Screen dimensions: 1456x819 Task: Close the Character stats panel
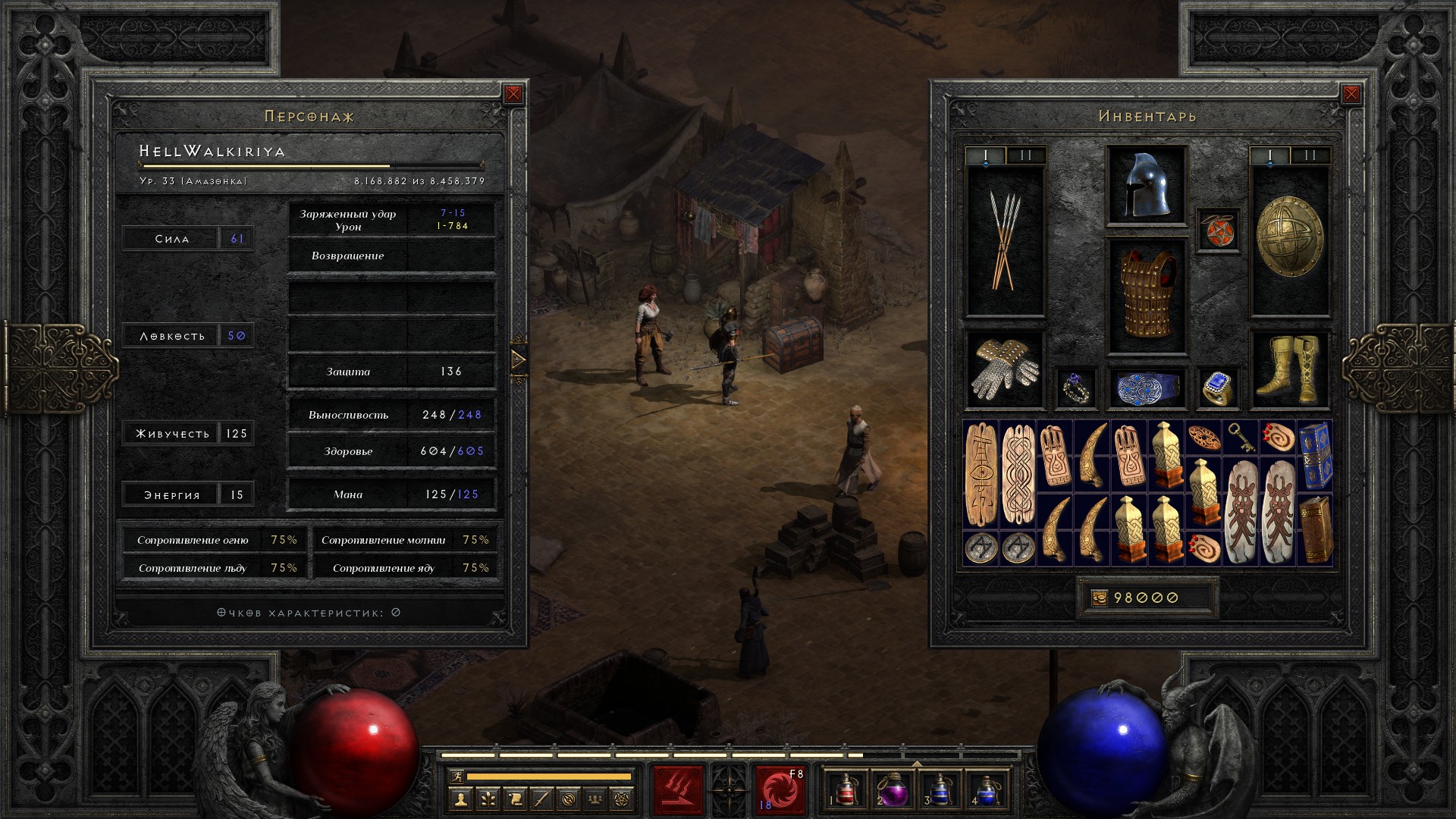tap(513, 94)
